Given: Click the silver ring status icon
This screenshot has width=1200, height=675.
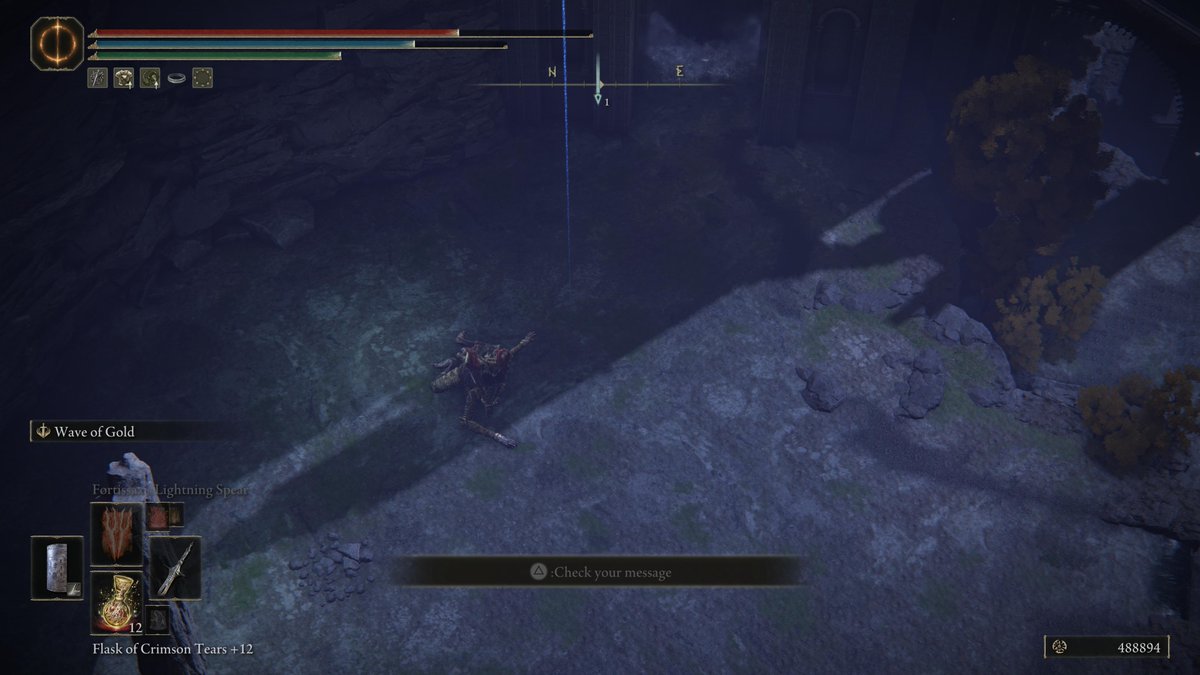Looking at the screenshot, I should (x=177, y=78).
